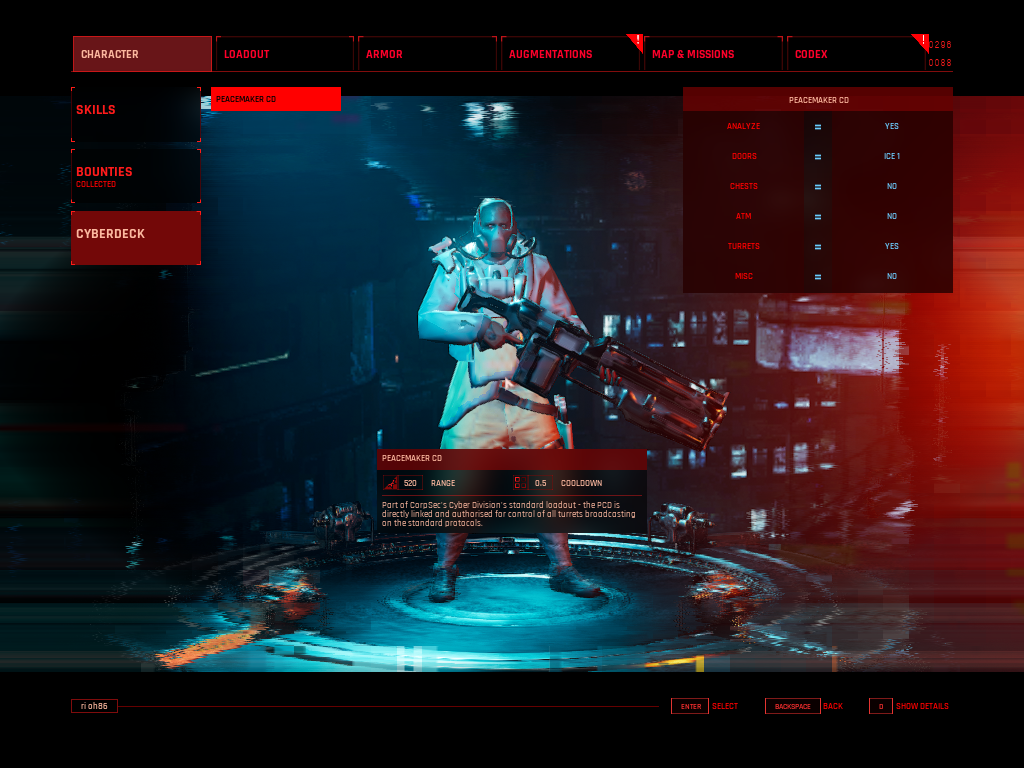Switch to the Character tab
The width and height of the screenshot is (1024, 768).
pyautogui.click(x=142, y=54)
